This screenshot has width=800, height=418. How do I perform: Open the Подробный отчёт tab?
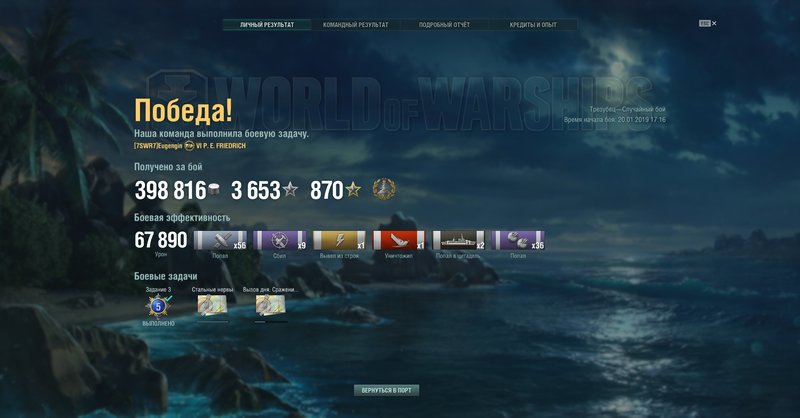tap(444, 24)
